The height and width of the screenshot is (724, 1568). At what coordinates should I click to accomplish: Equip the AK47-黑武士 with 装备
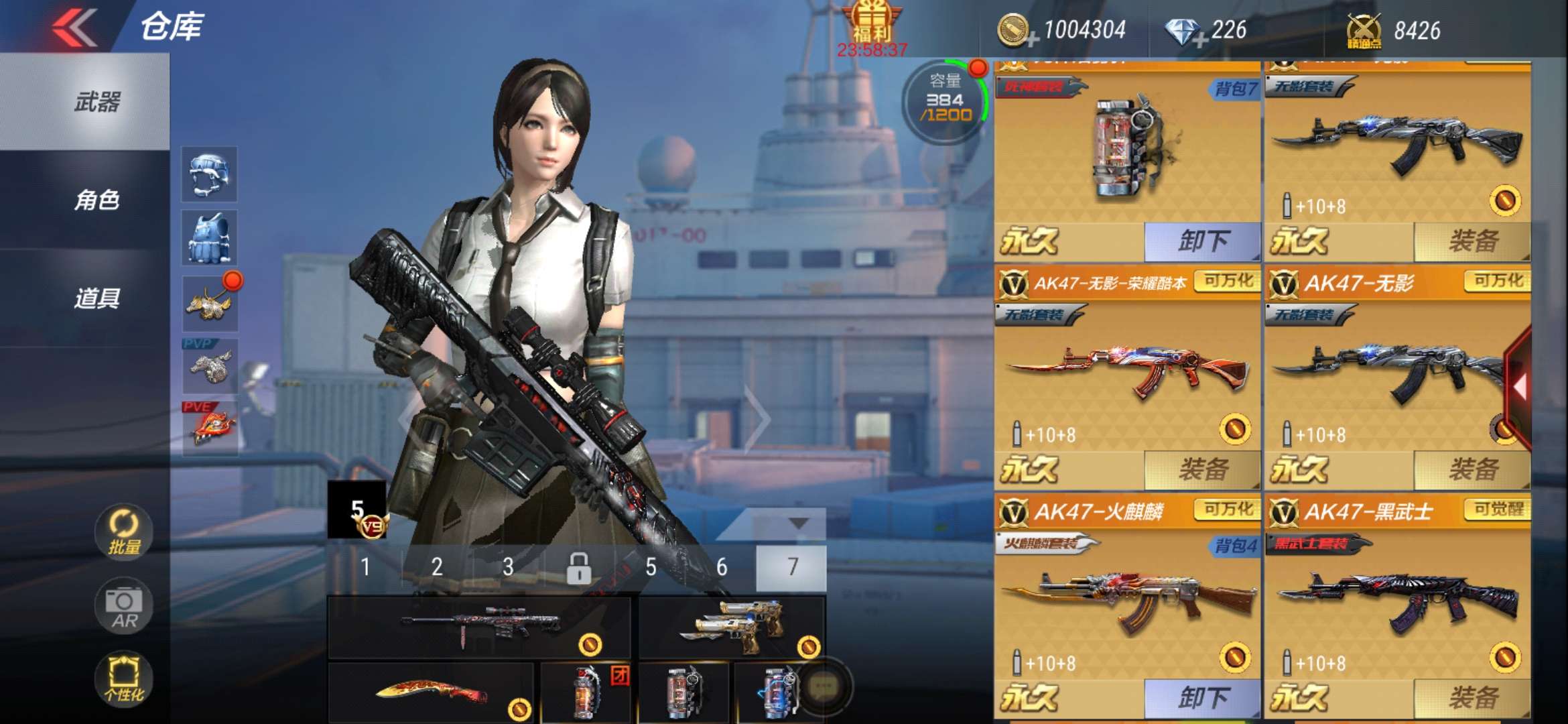1472,698
